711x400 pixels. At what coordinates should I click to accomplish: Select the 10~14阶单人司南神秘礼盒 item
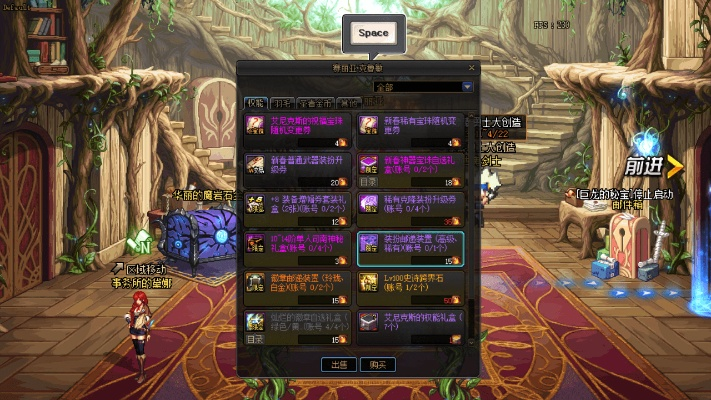(296, 247)
